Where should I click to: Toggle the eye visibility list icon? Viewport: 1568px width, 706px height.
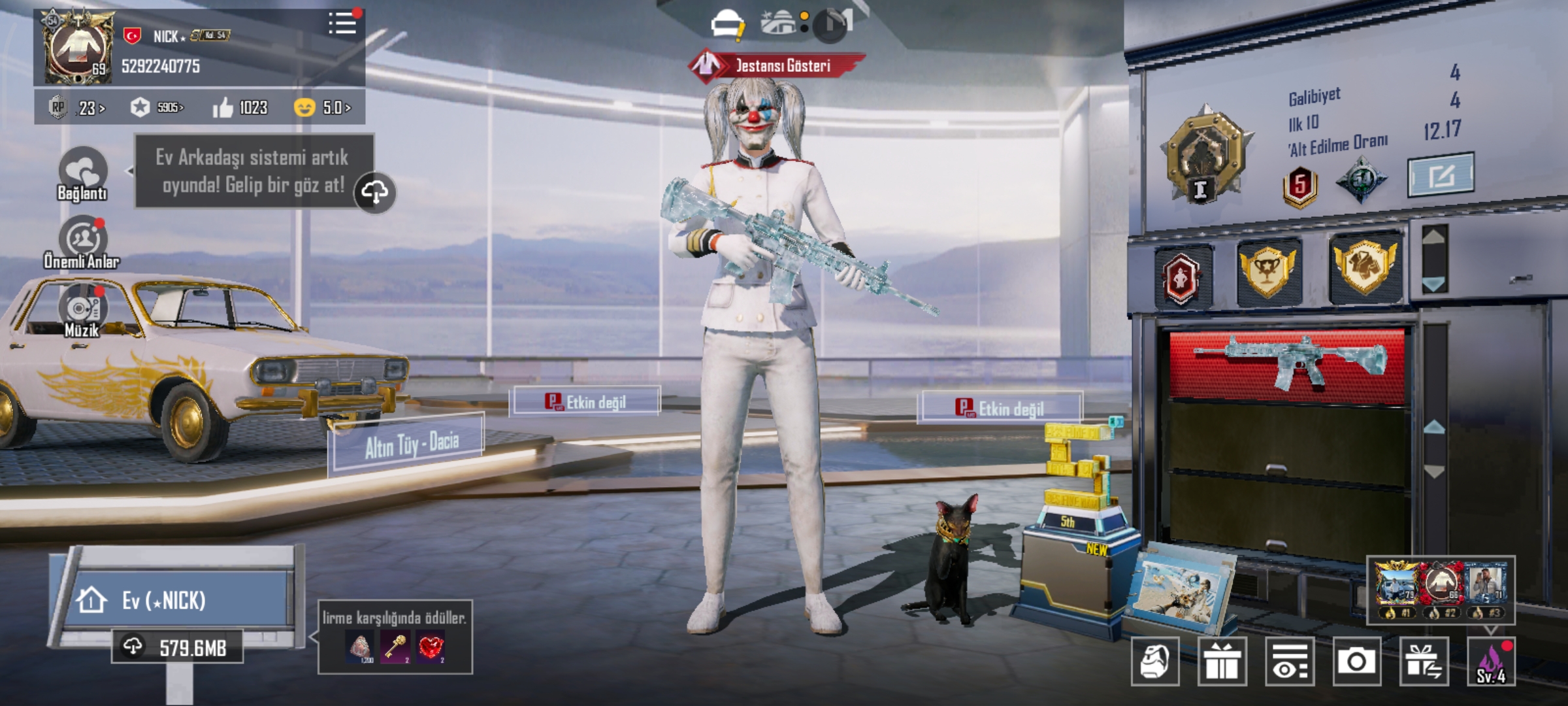pos(1290,662)
